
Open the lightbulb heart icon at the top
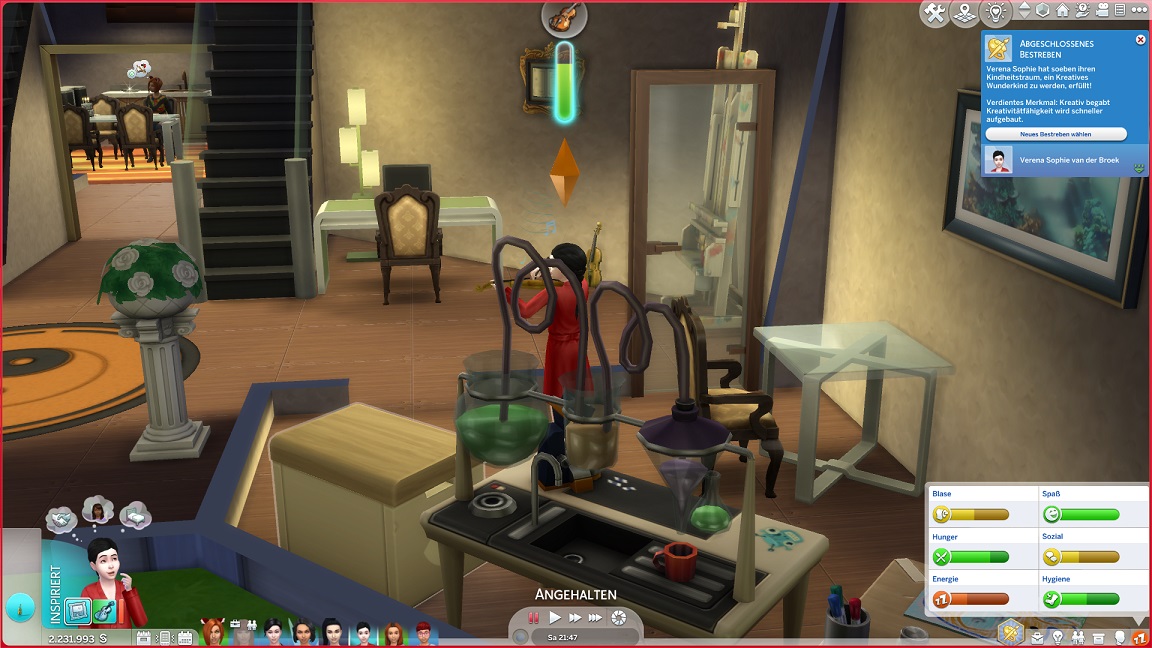[x=996, y=13]
